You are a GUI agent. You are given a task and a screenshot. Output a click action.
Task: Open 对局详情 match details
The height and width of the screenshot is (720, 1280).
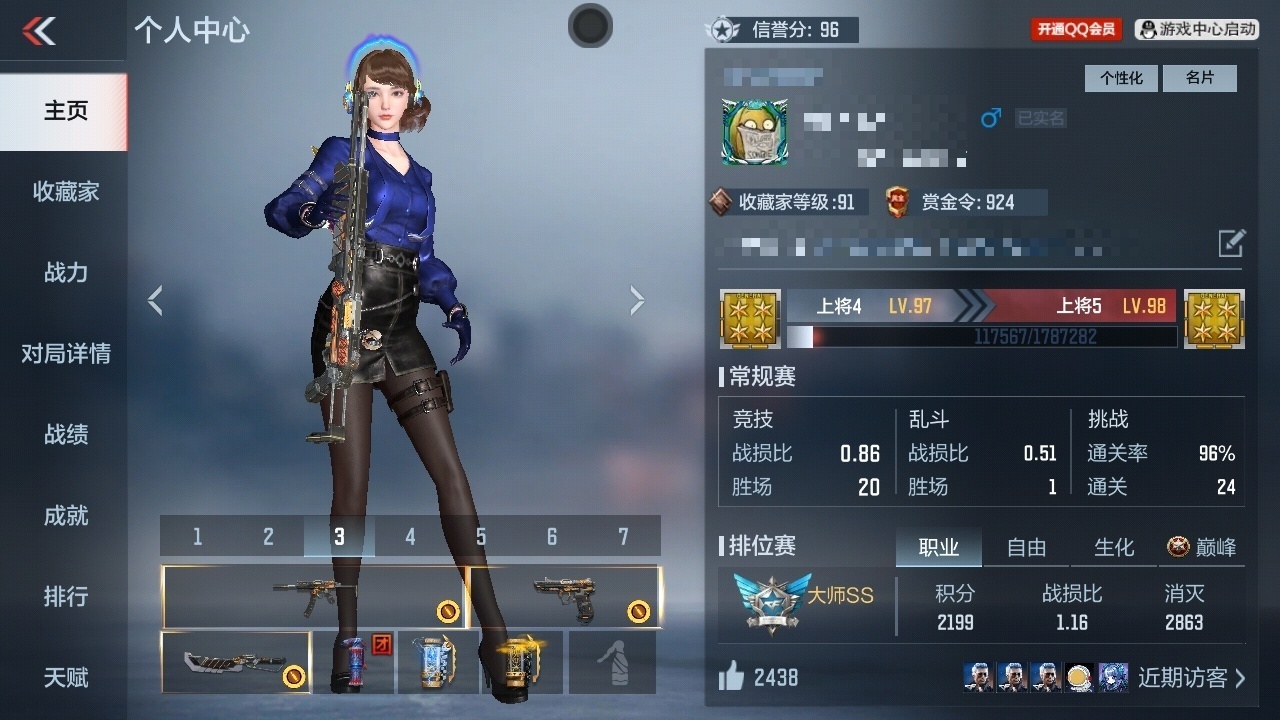[x=65, y=353]
